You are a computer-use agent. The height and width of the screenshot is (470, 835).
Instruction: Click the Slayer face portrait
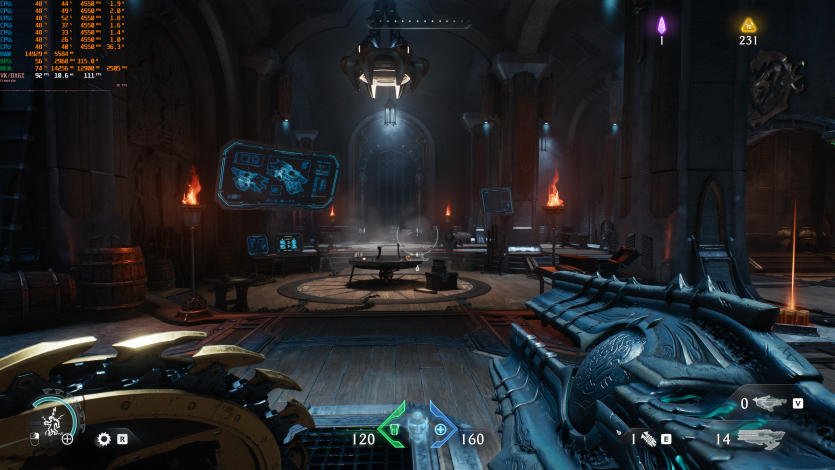tap(417, 428)
